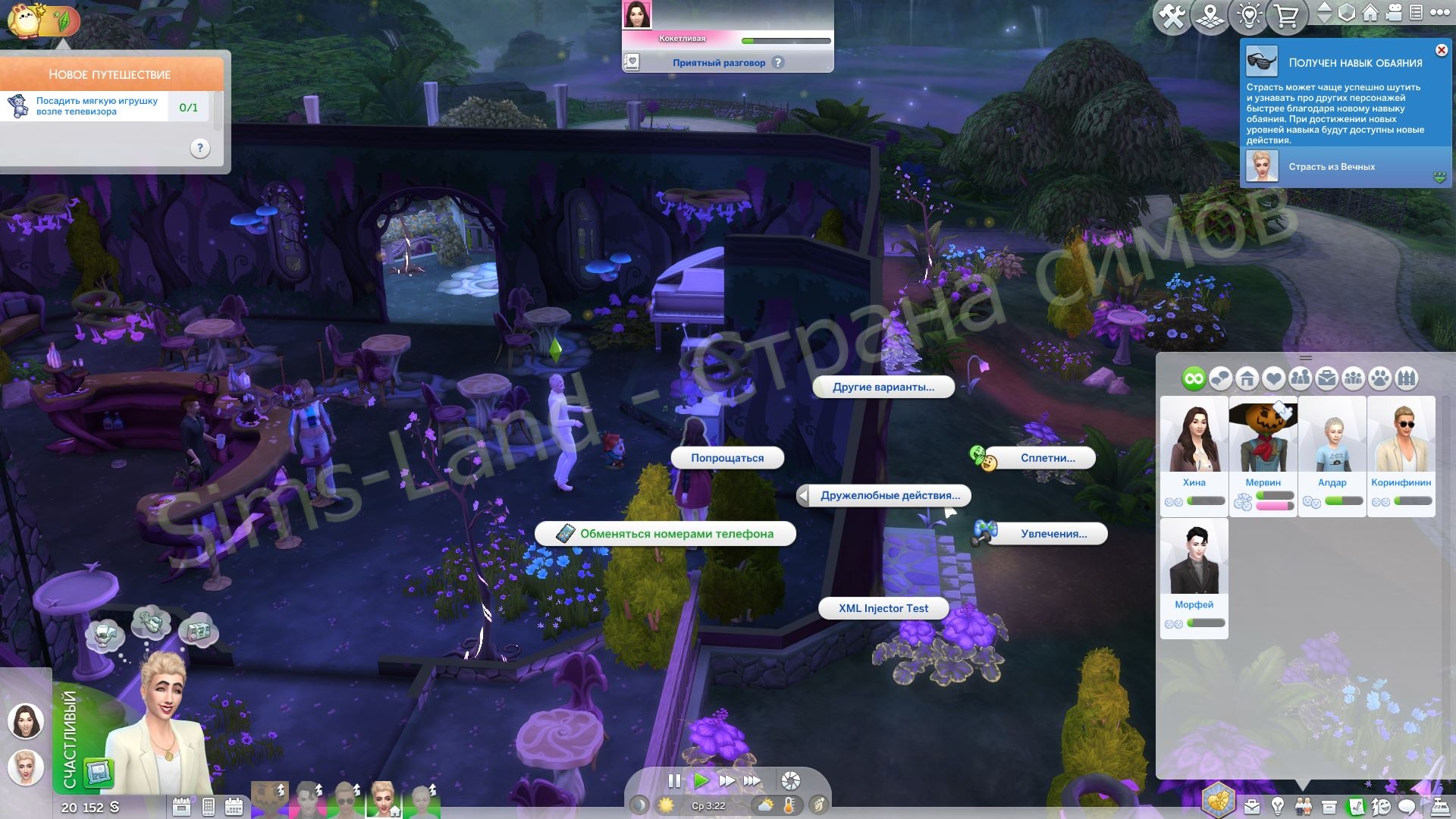Set game speed to ultra fast-forward

752,780
